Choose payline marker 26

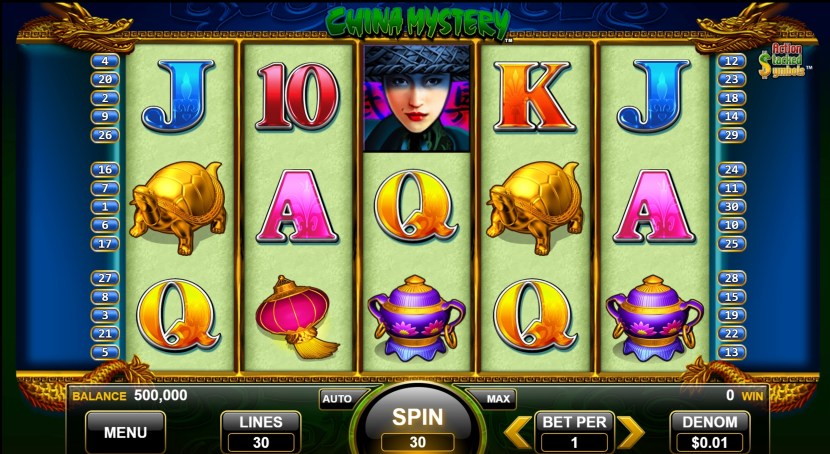pyautogui.click(x=105, y=135)
